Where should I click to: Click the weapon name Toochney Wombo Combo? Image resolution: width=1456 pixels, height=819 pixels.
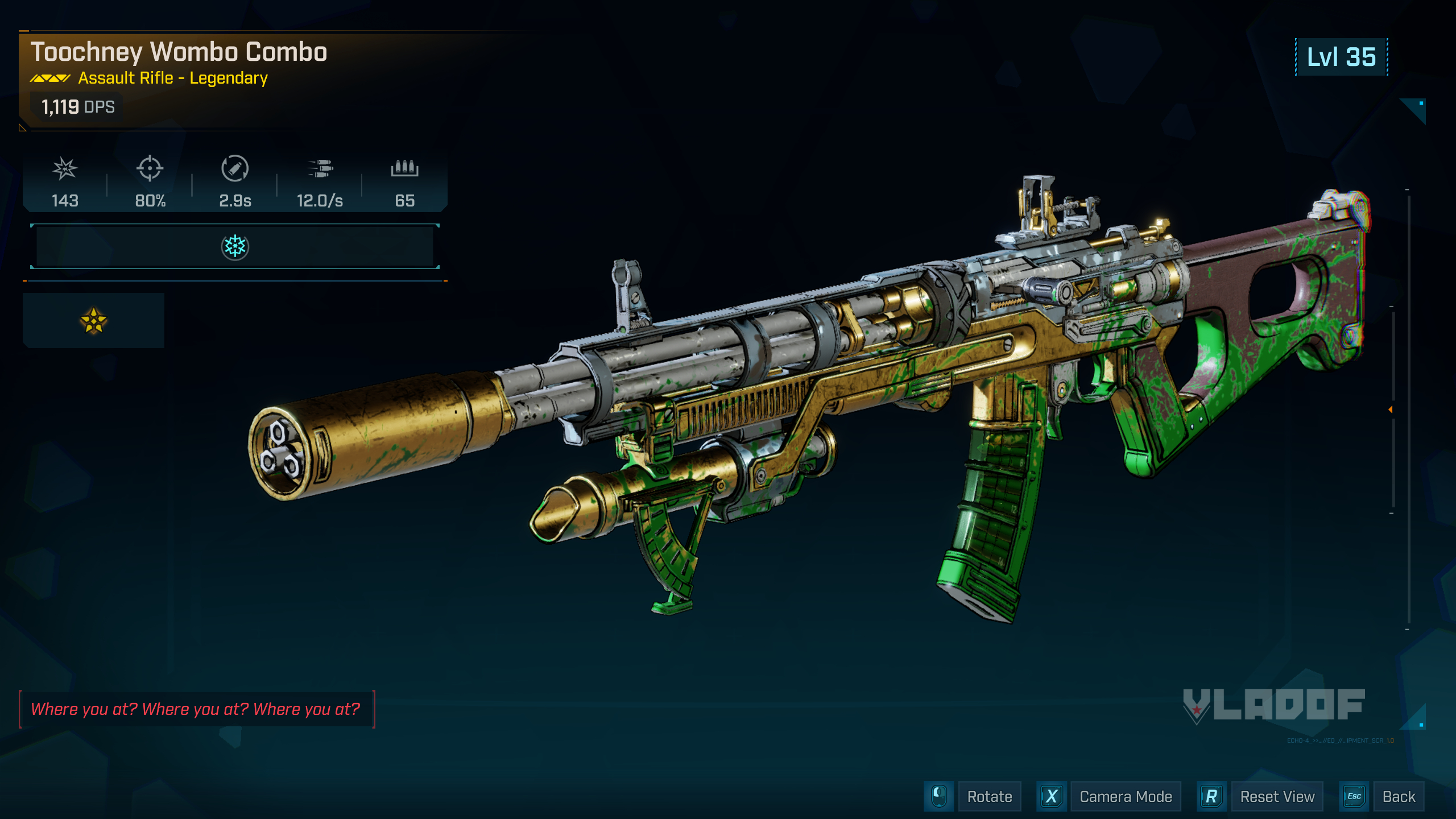(179, 52)
